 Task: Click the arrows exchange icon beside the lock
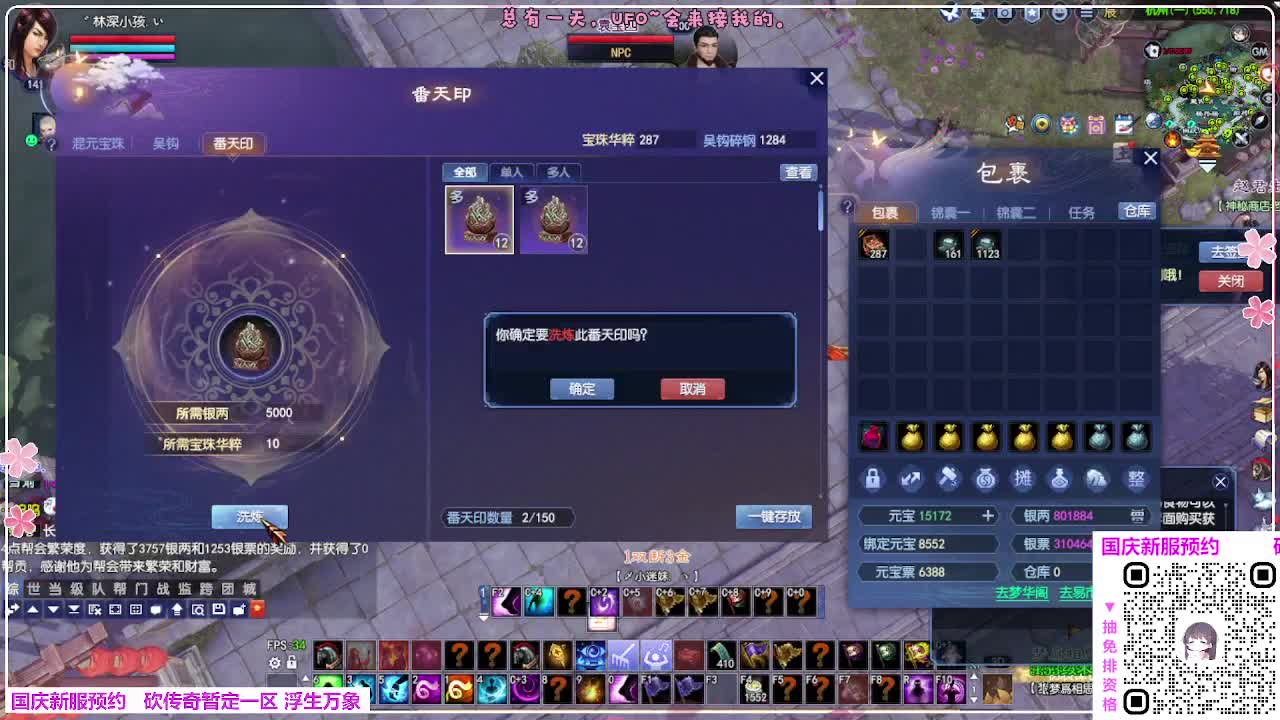[910, 480]
